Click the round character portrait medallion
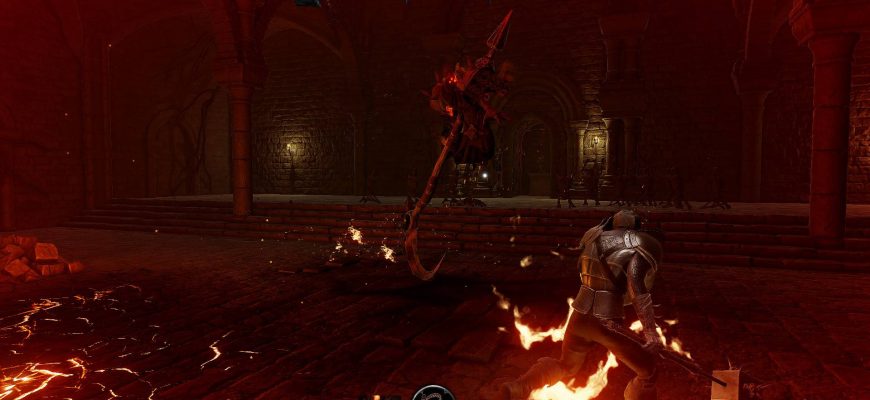Screen dimensions: 870x400 pos(433,393)
